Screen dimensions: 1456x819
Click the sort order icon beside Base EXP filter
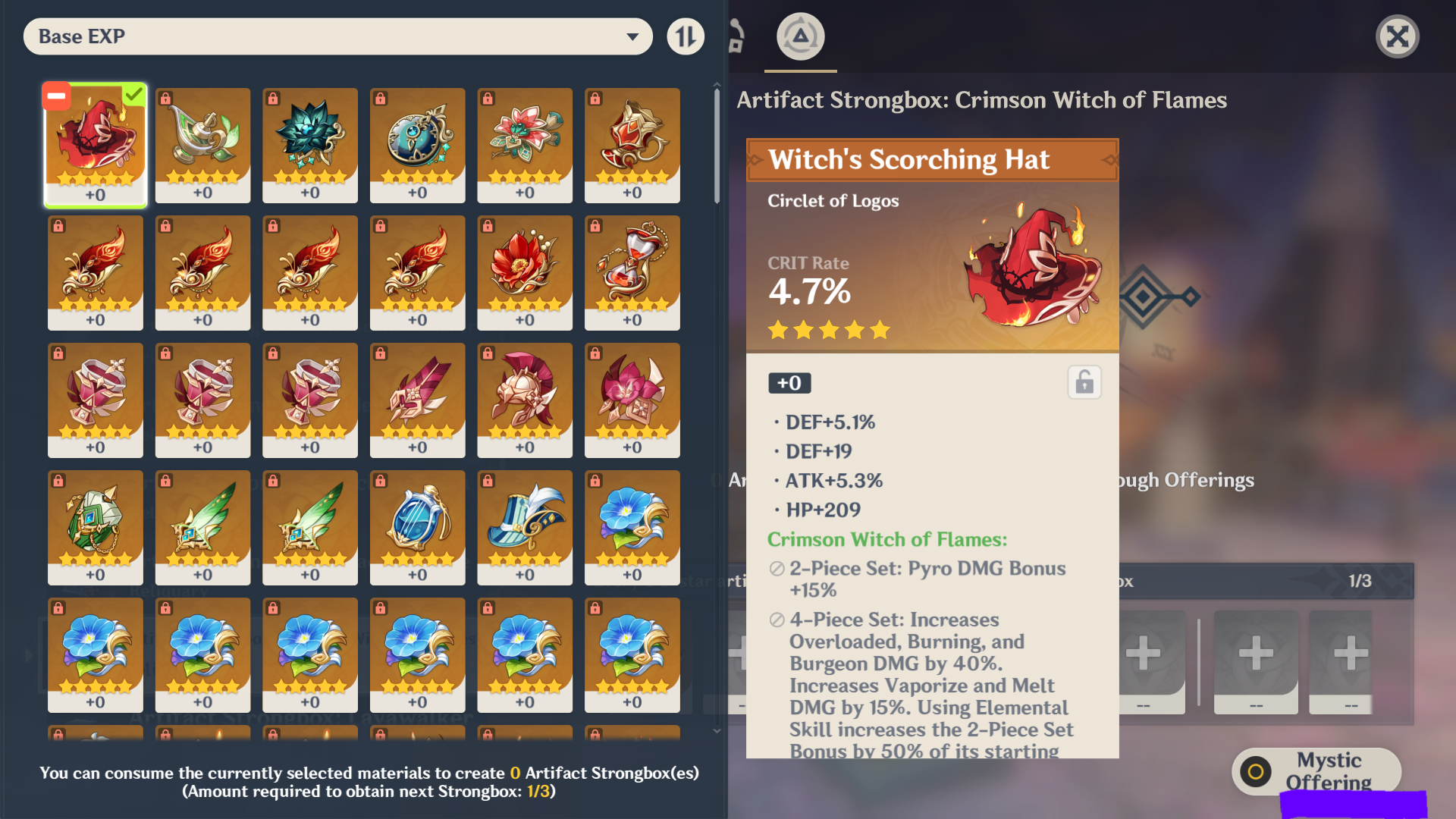685,36
